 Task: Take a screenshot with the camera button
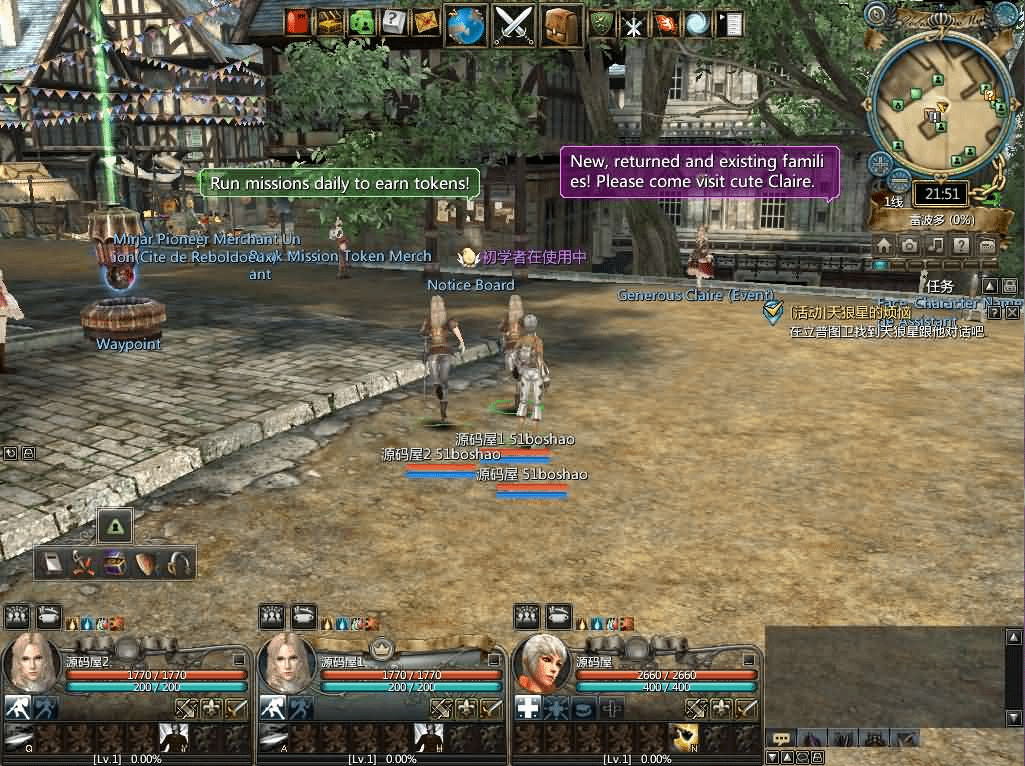click(909, 245)
